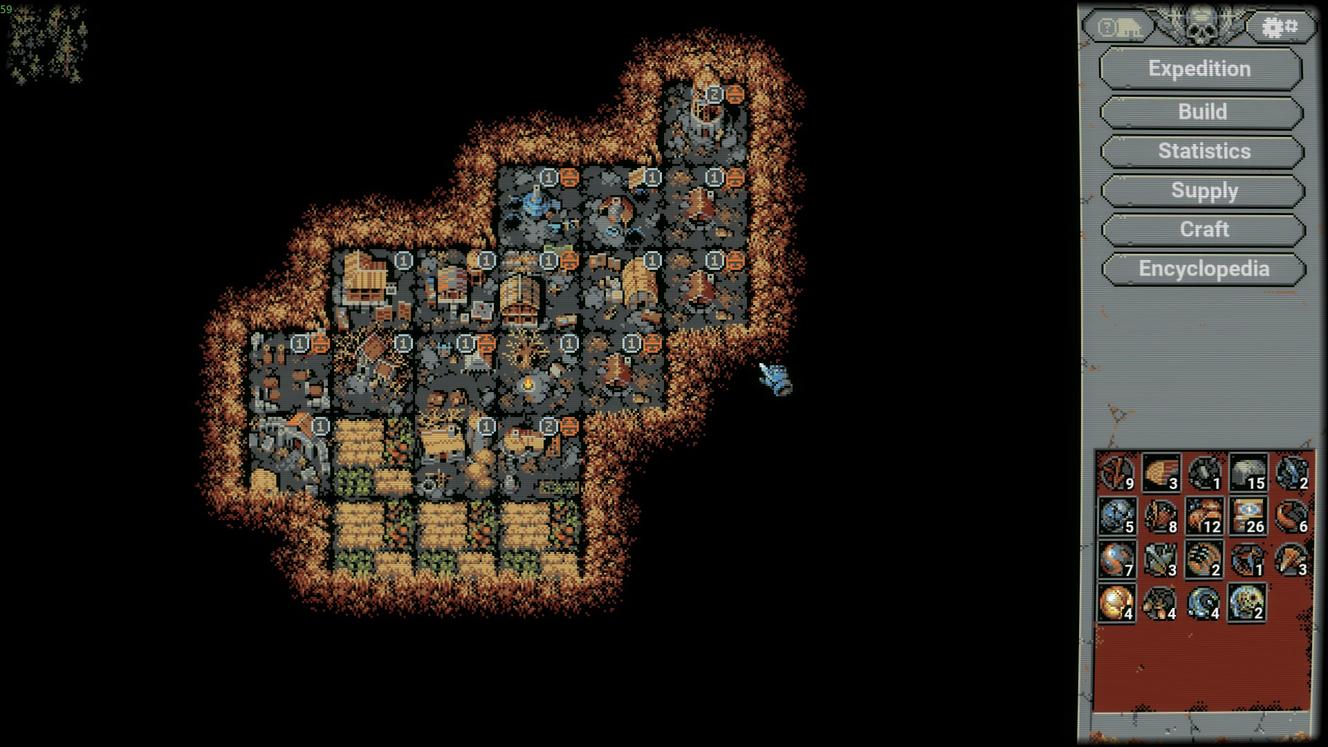Screen dimensions: 1328x747
Task: Select the meat resource icon showing 12
Action: (1205, 515)
